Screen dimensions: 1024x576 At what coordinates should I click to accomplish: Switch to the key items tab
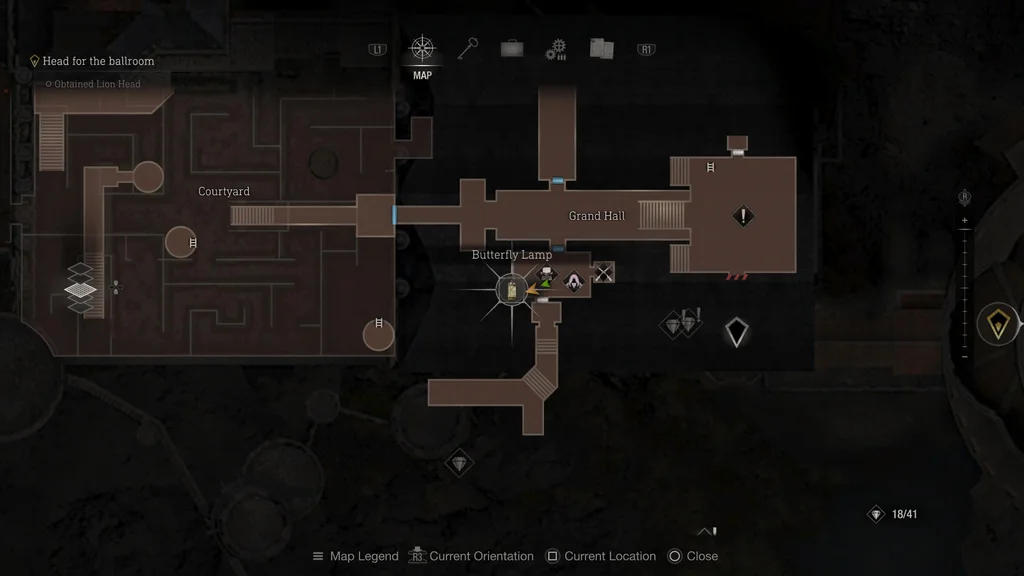[468, 48]
